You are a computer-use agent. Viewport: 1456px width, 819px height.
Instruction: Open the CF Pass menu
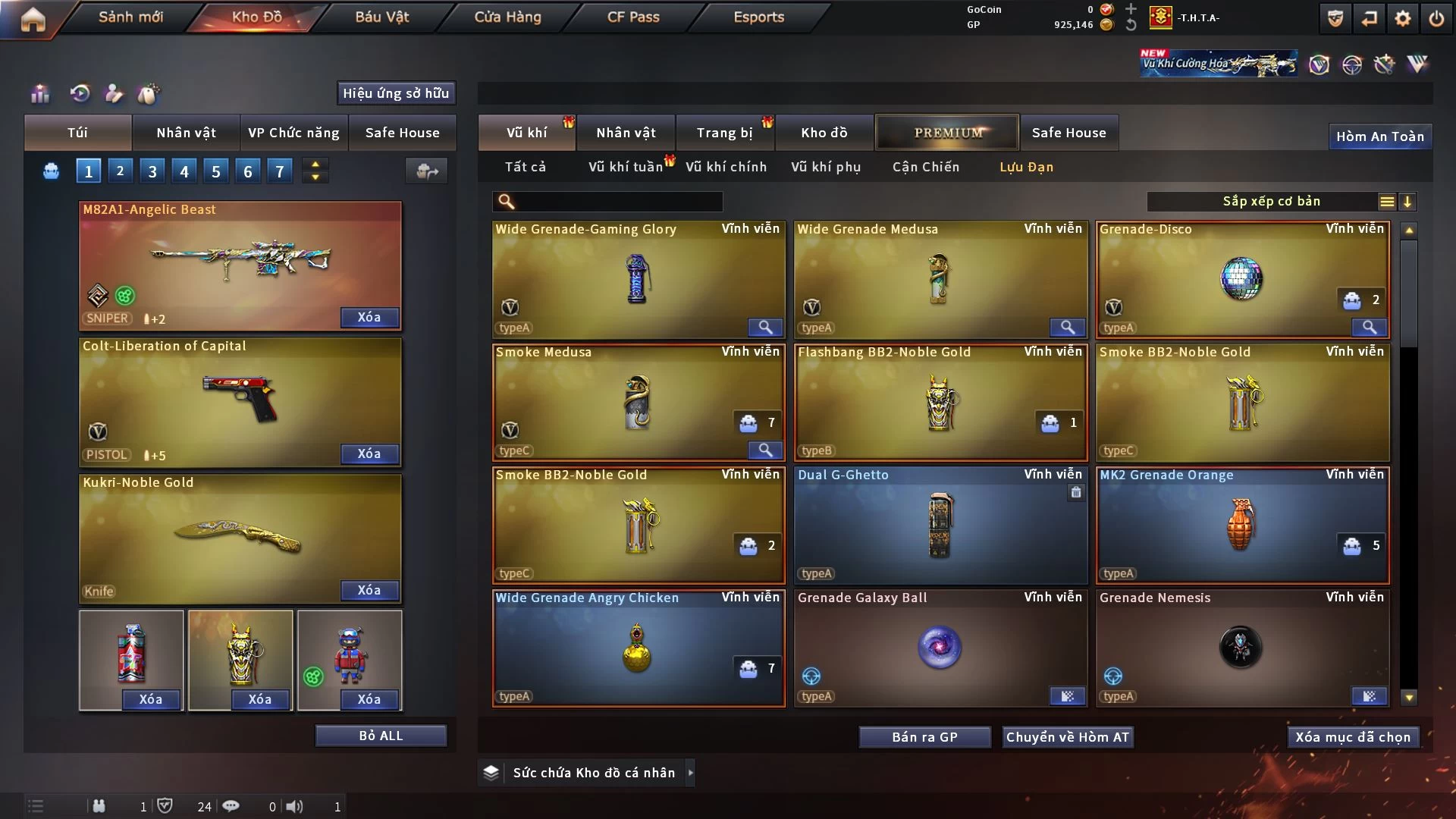coord(633,17)
